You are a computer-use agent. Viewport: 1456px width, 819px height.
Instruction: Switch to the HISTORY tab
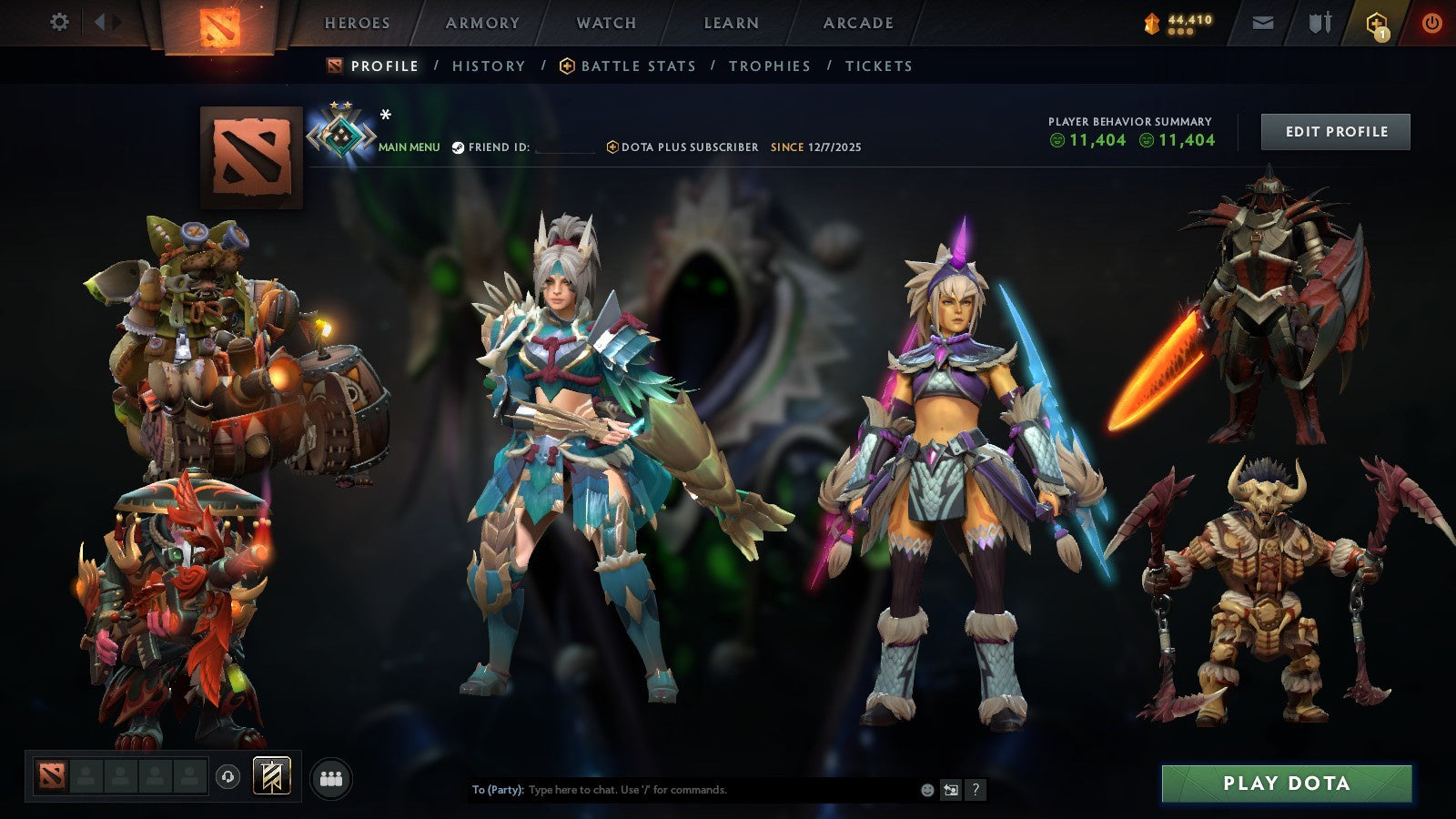coord(489,66)
